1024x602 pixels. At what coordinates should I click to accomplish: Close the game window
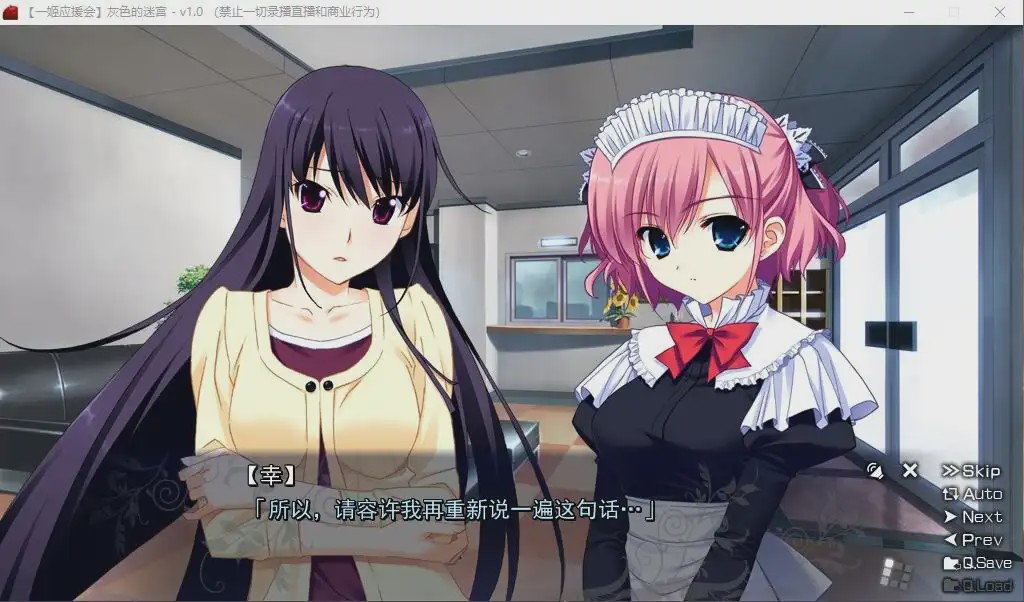click(1000, 12)
